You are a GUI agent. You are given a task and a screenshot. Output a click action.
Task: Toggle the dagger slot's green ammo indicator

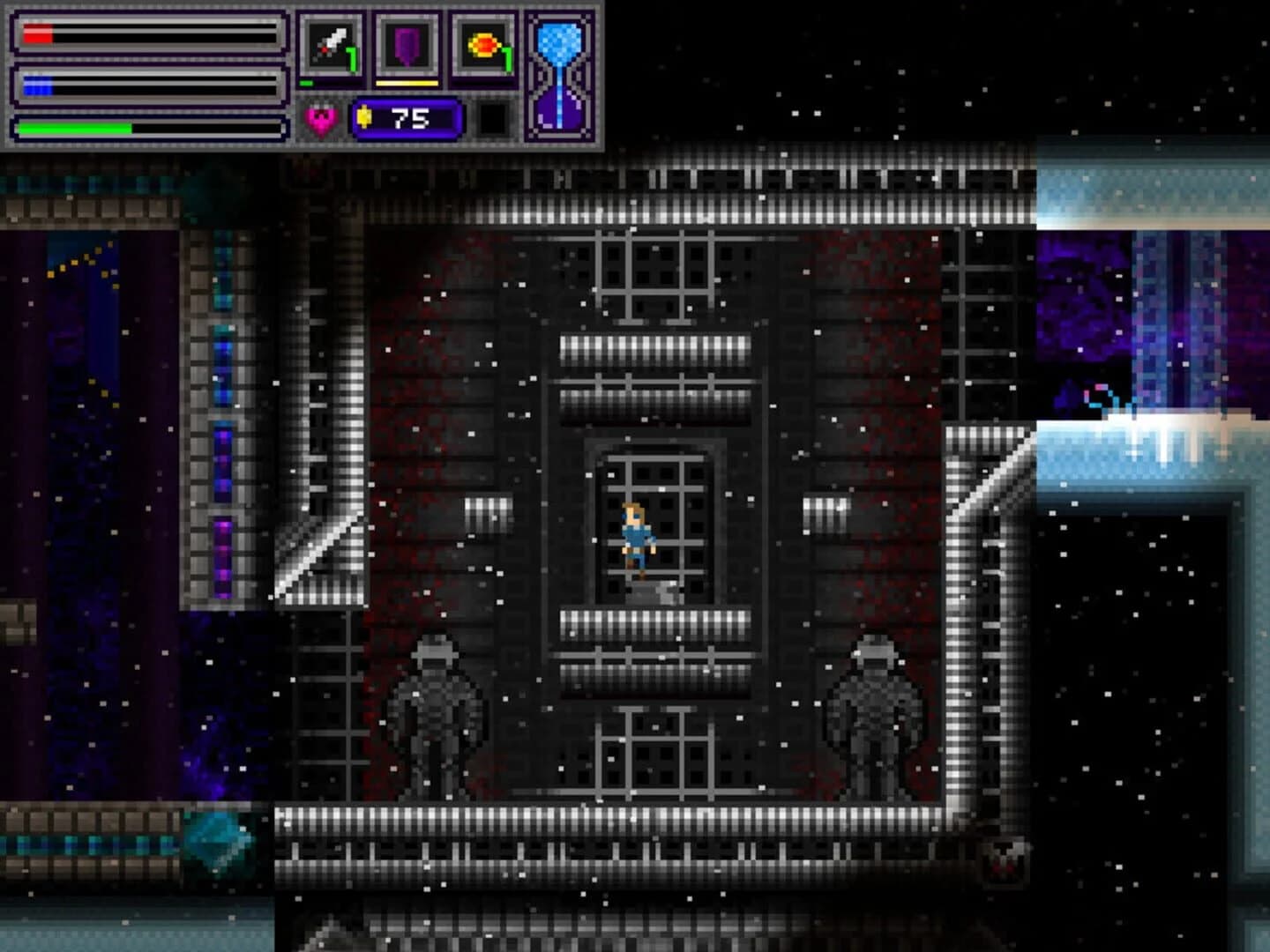point(307,81)
